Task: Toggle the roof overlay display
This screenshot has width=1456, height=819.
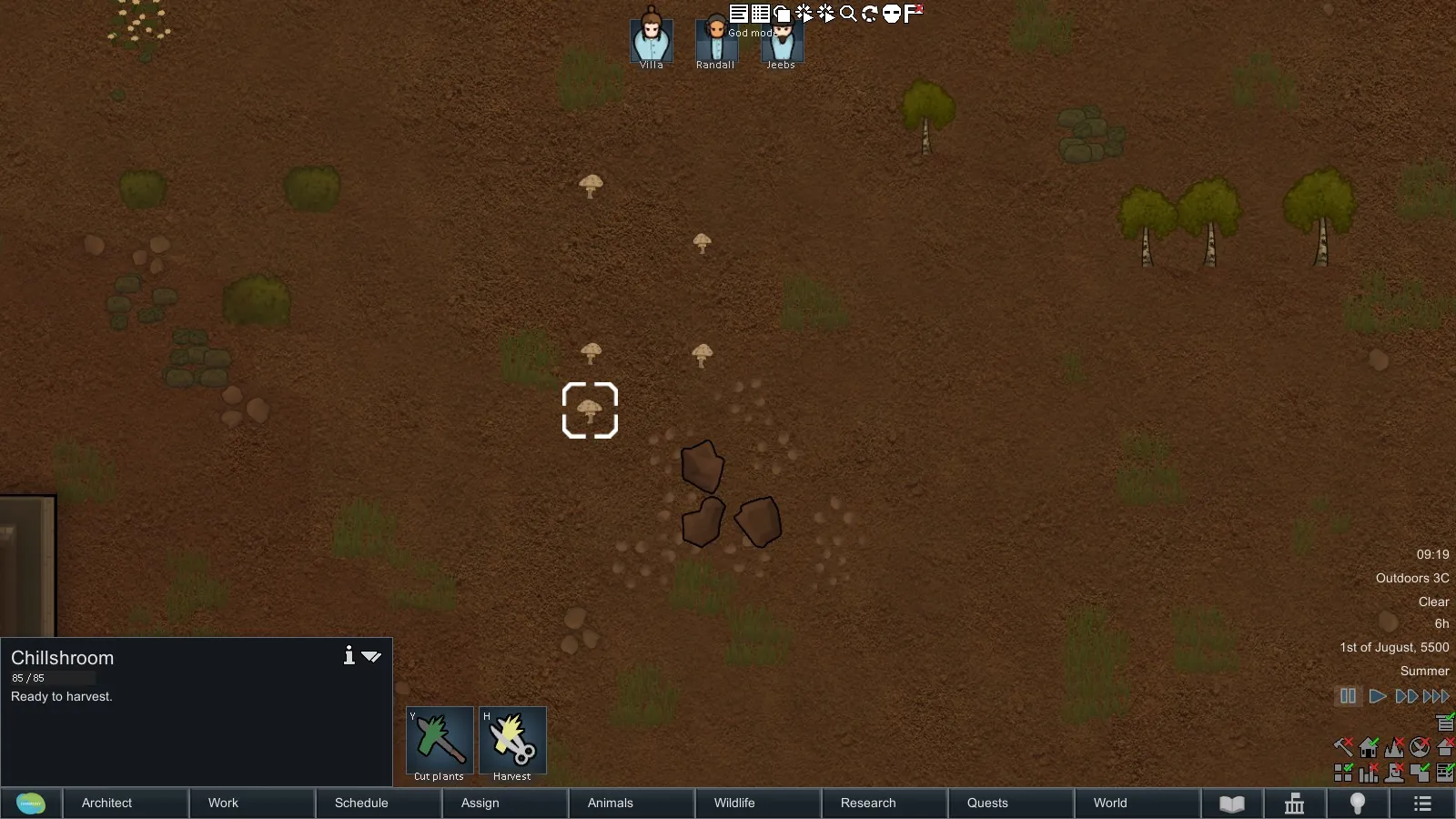Action: (1446, 748)
